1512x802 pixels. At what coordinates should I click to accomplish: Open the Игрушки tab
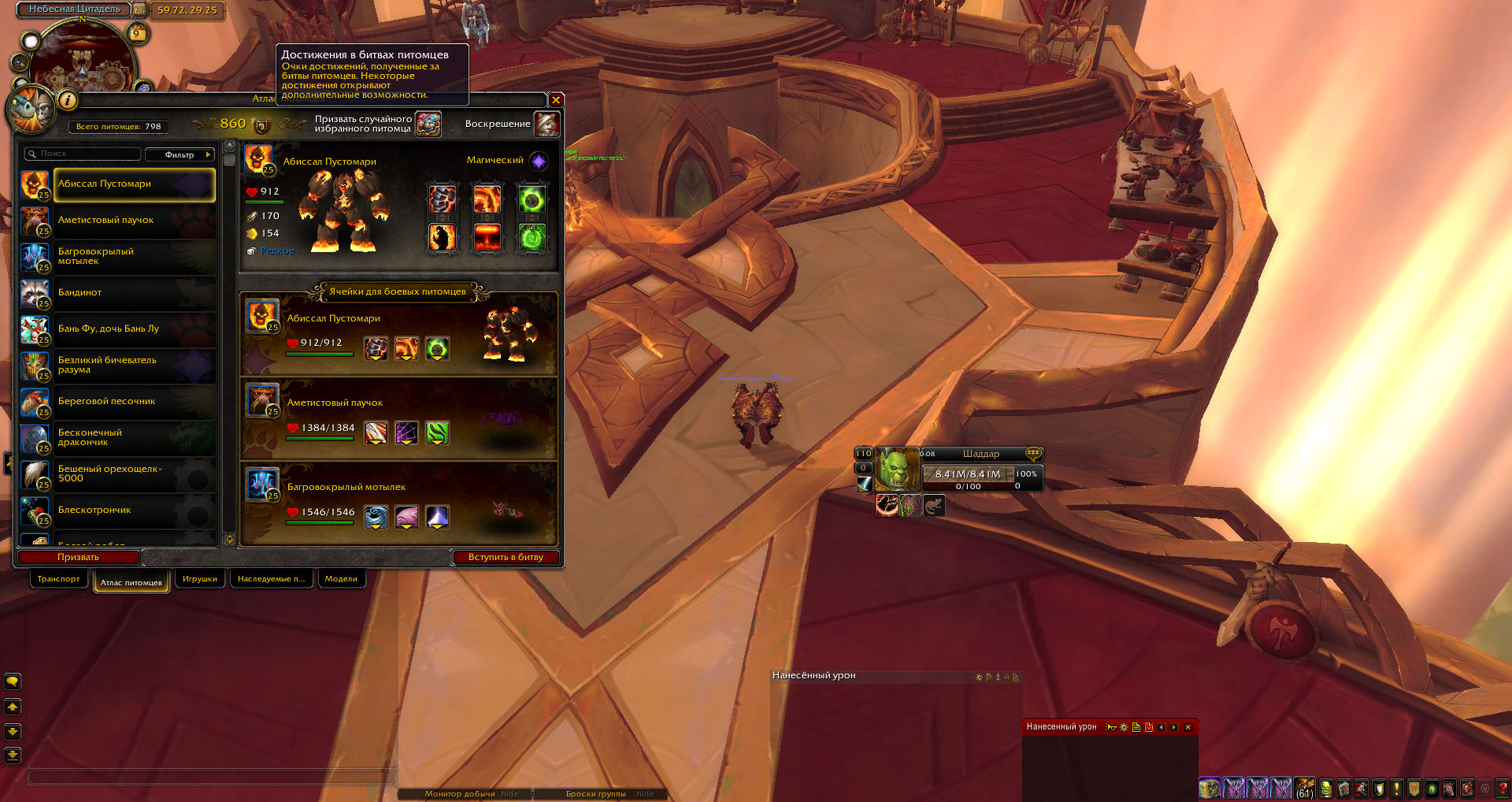[199, 579]
